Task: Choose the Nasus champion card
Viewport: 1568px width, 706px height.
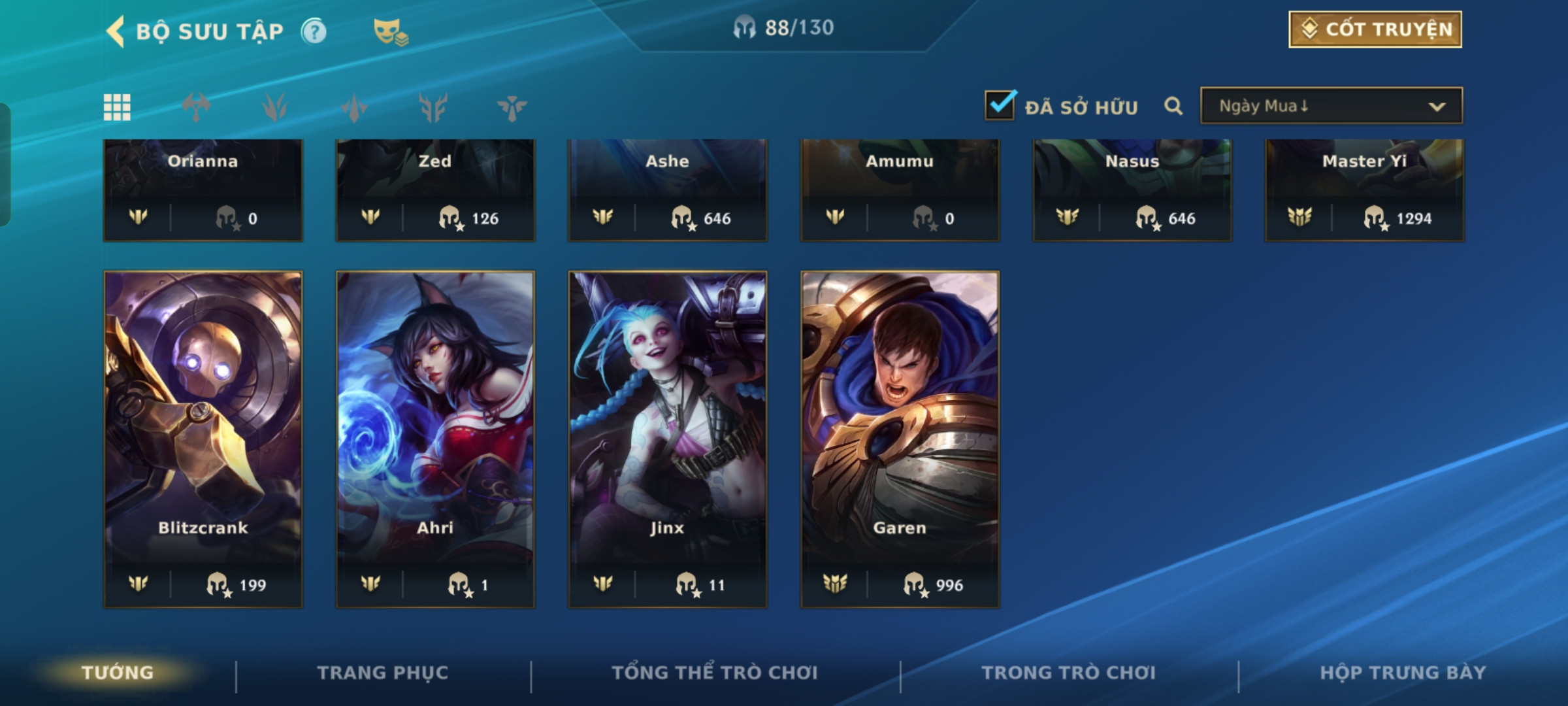Action: pyautogui.click(x=1132, y=190)
